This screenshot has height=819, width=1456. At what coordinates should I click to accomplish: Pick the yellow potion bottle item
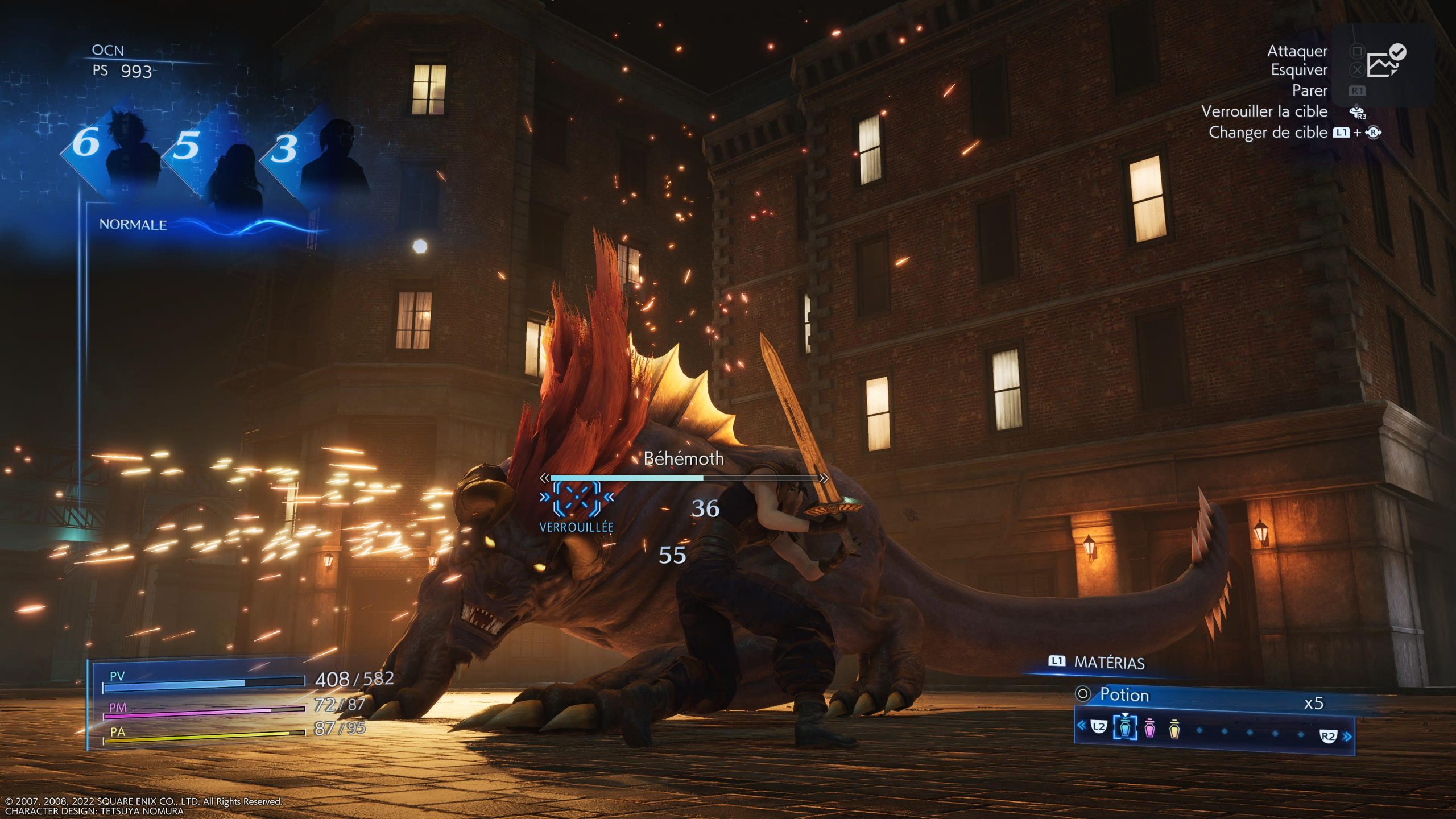pyautogui.click(x=1174, y=728)
